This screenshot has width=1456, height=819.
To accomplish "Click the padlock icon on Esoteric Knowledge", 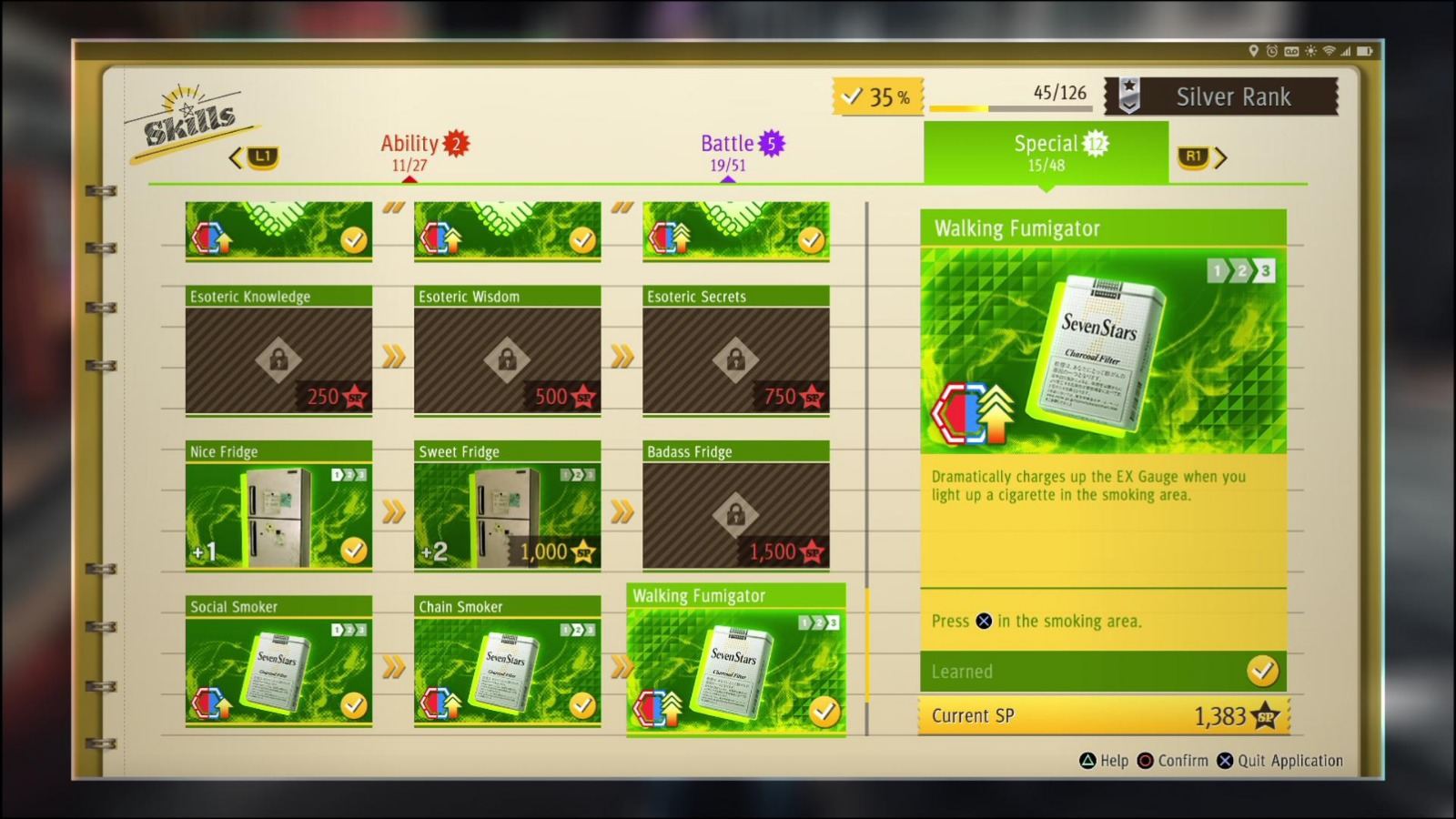I will click(278, 357).
